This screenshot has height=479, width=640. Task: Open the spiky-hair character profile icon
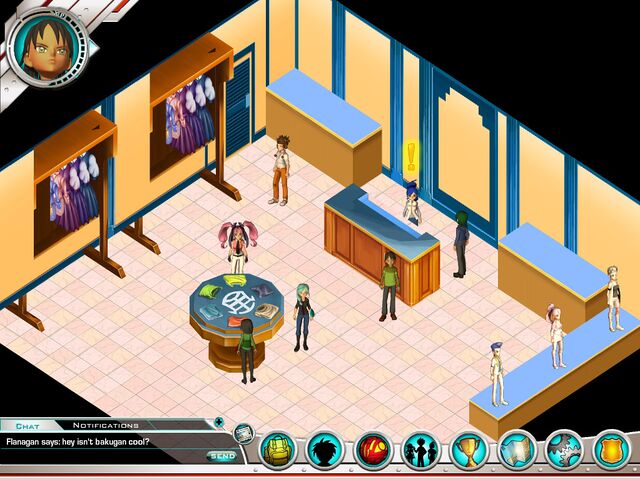[325, 450]
